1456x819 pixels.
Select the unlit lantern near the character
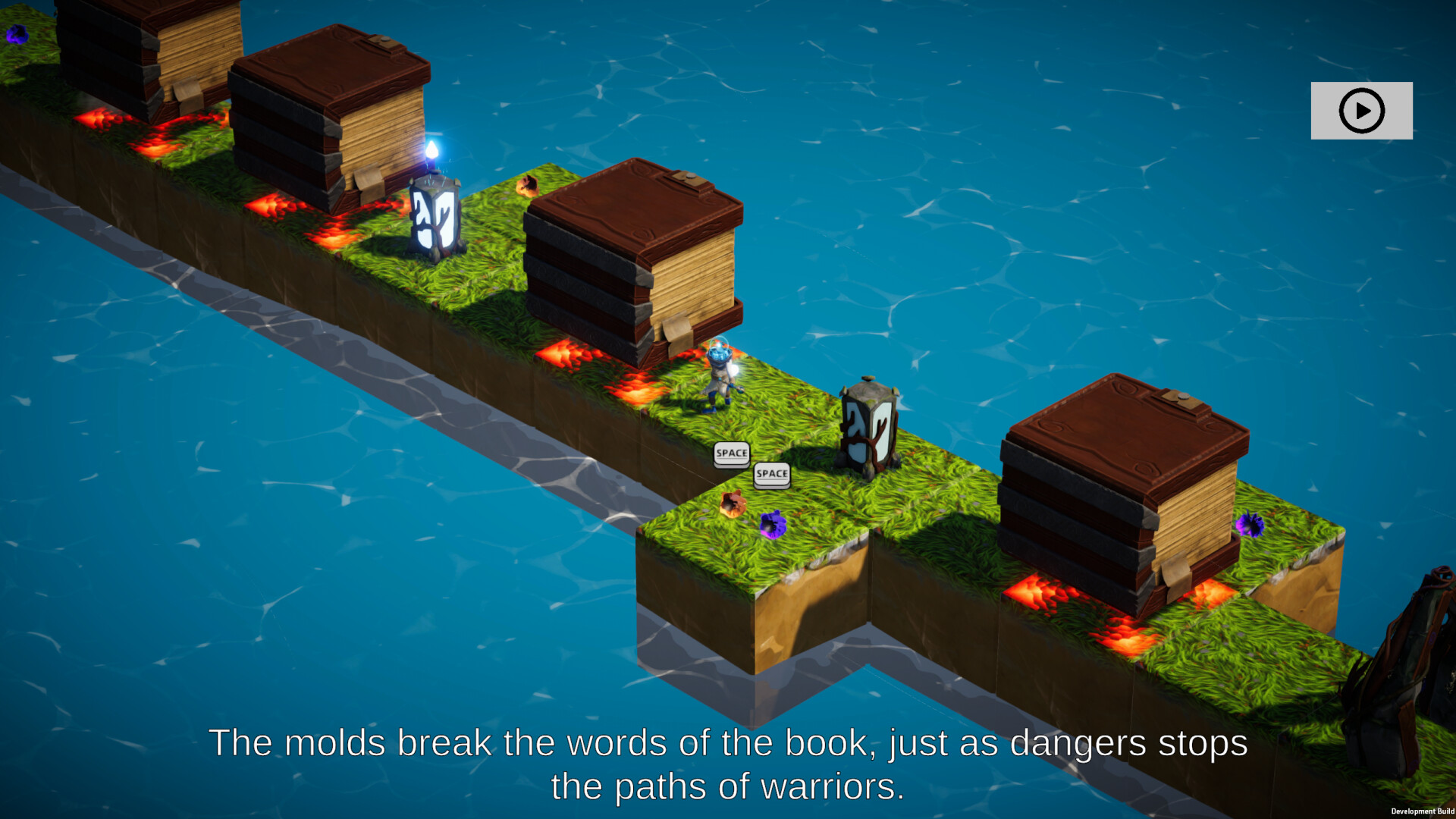pyautogui.click(x=868, y=425)
